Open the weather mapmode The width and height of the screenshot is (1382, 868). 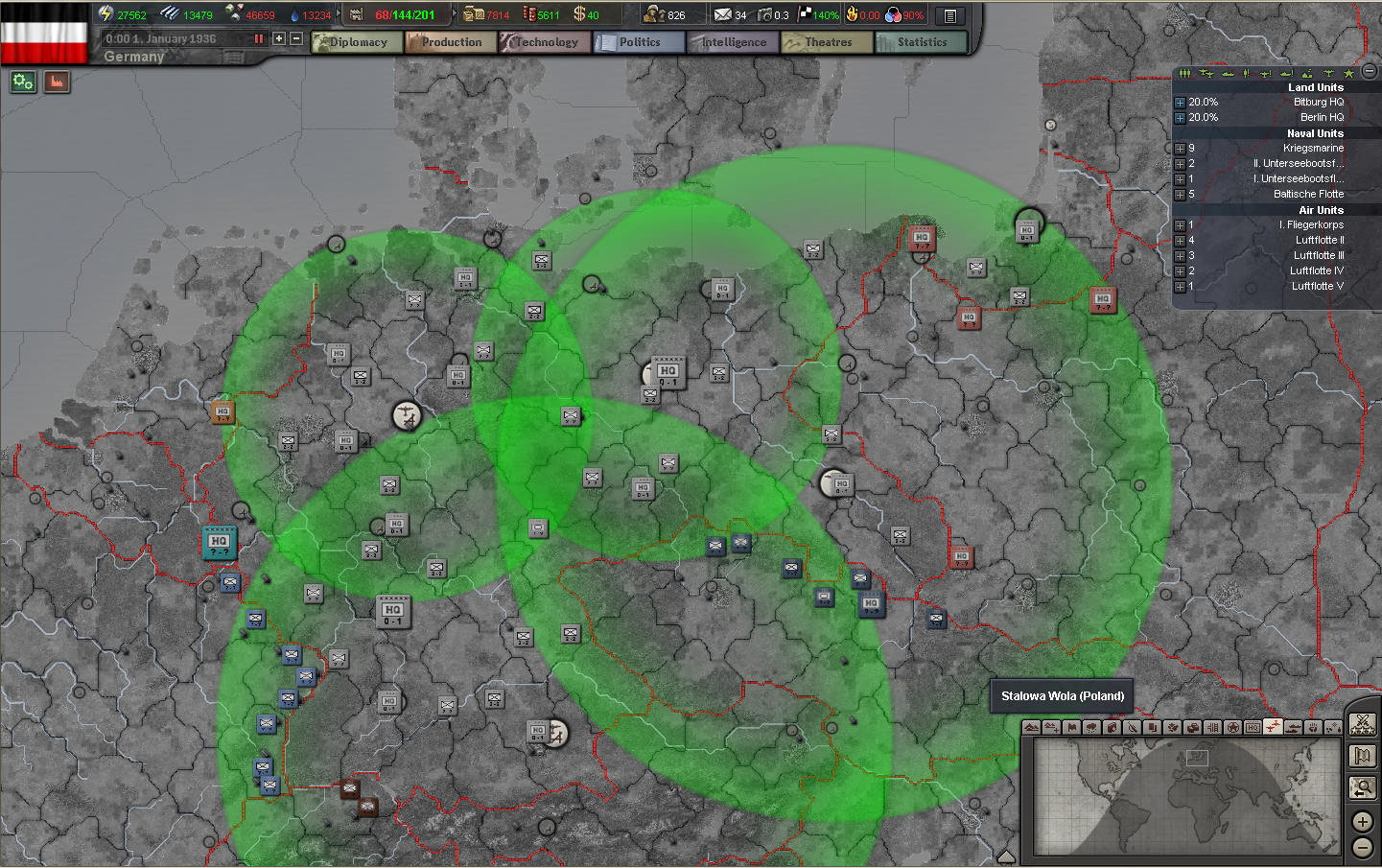pos(1091,727)
